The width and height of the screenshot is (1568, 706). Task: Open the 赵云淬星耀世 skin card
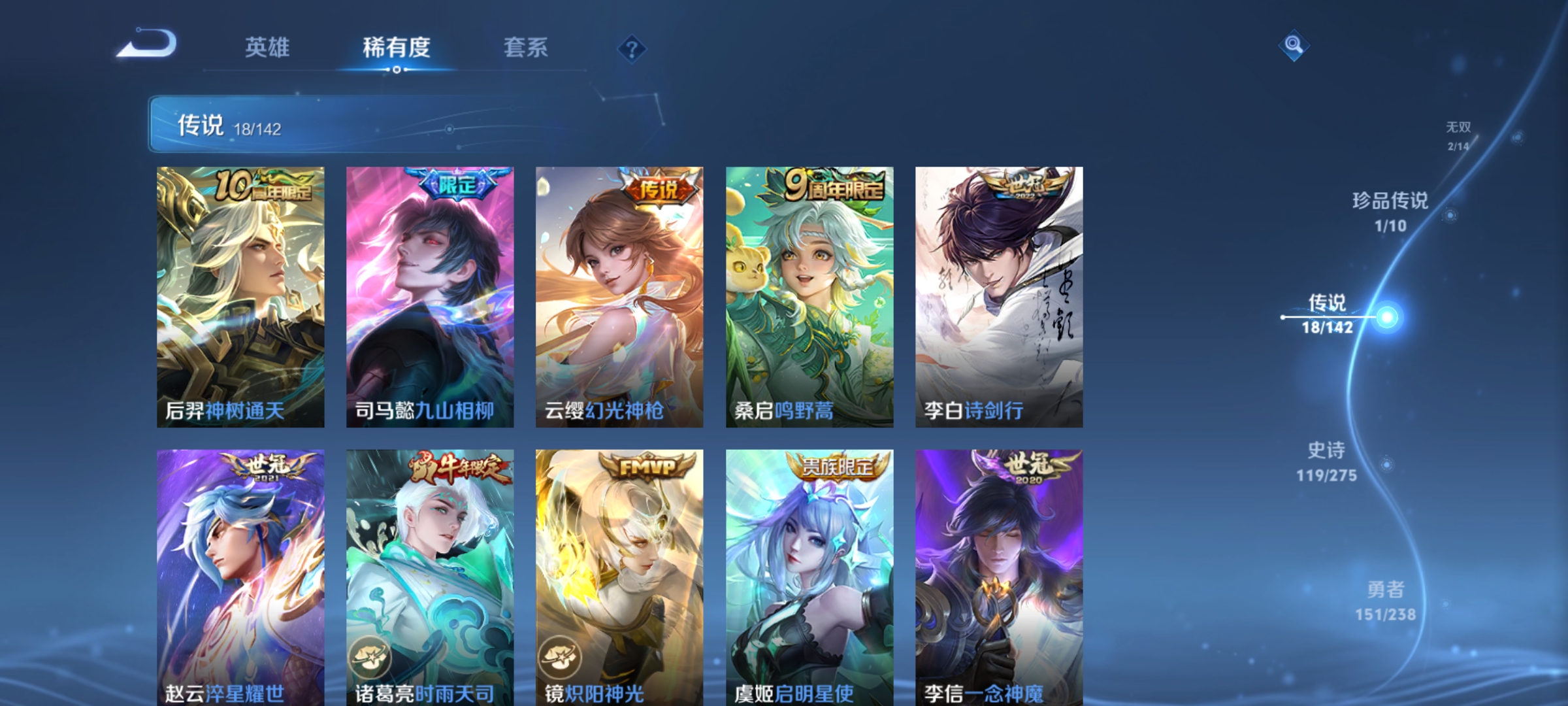point(240,575)
